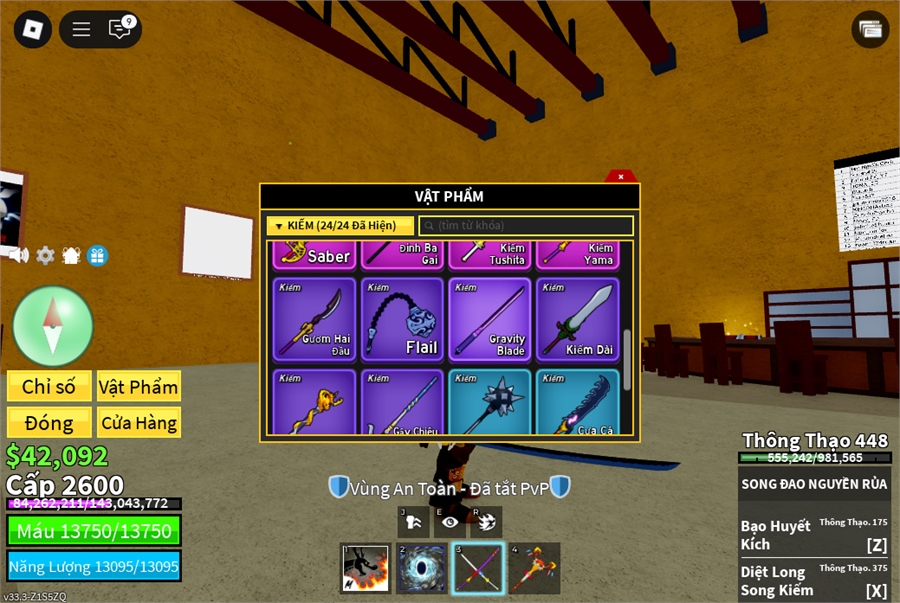Toggle the Vật Phẩm inventory button
The width and height of the screenshot is (900, 603).
(139, 387)
